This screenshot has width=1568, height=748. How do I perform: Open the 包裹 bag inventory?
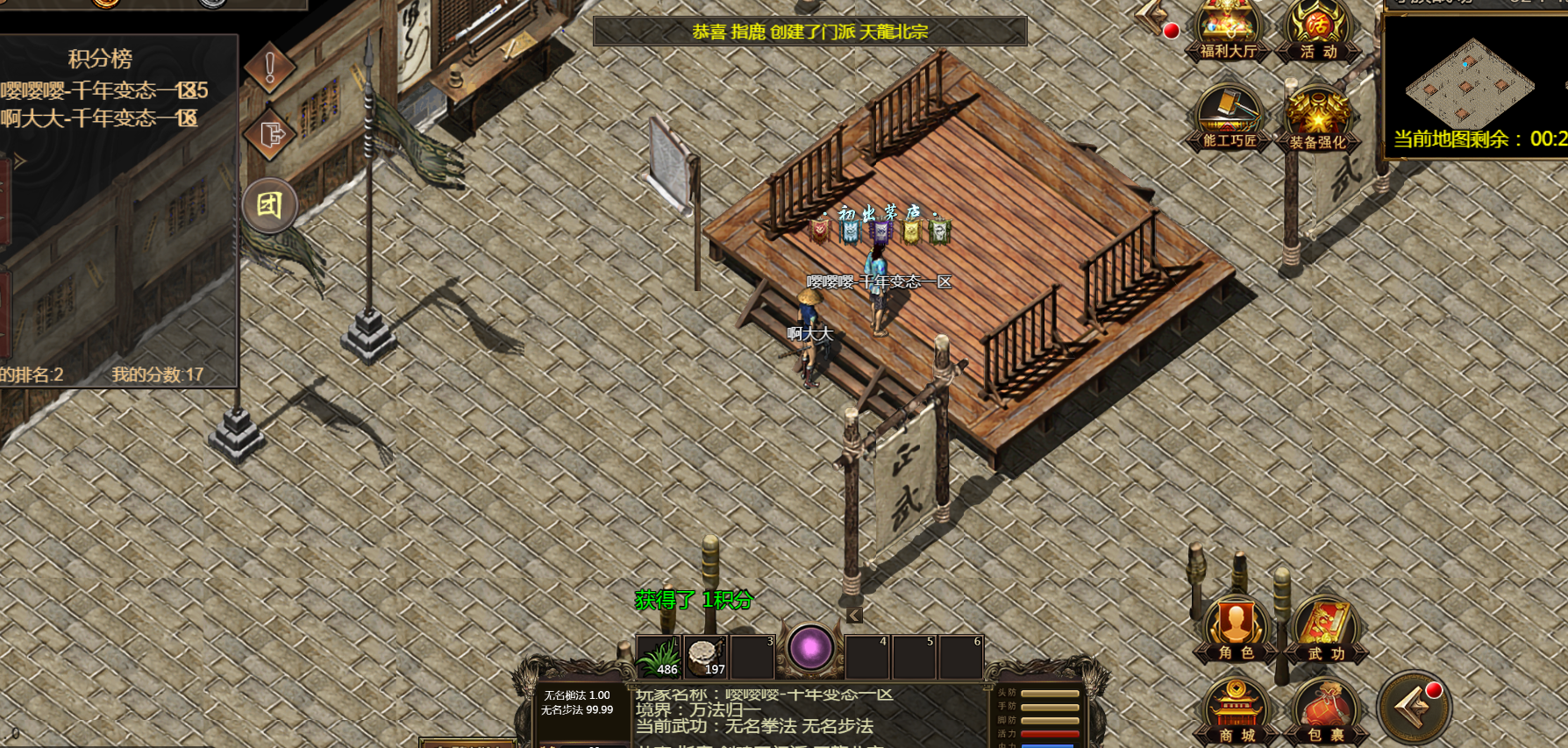coord(1325,712)
